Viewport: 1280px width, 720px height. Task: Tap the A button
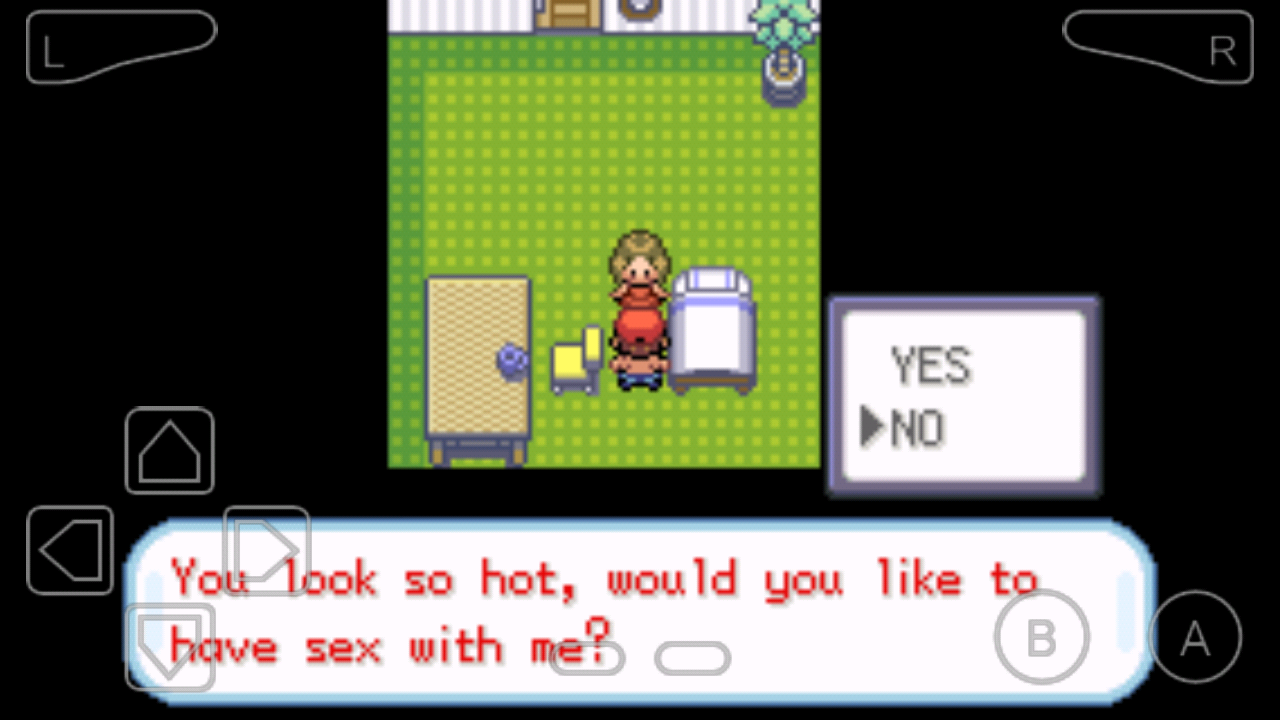1196,637
